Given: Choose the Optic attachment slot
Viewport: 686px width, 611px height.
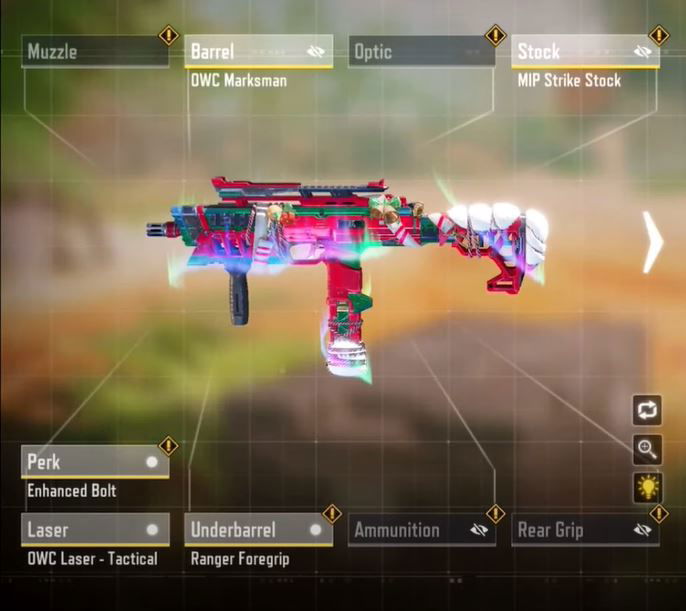Looking at the screenshot, I should (x=421, y=52).
